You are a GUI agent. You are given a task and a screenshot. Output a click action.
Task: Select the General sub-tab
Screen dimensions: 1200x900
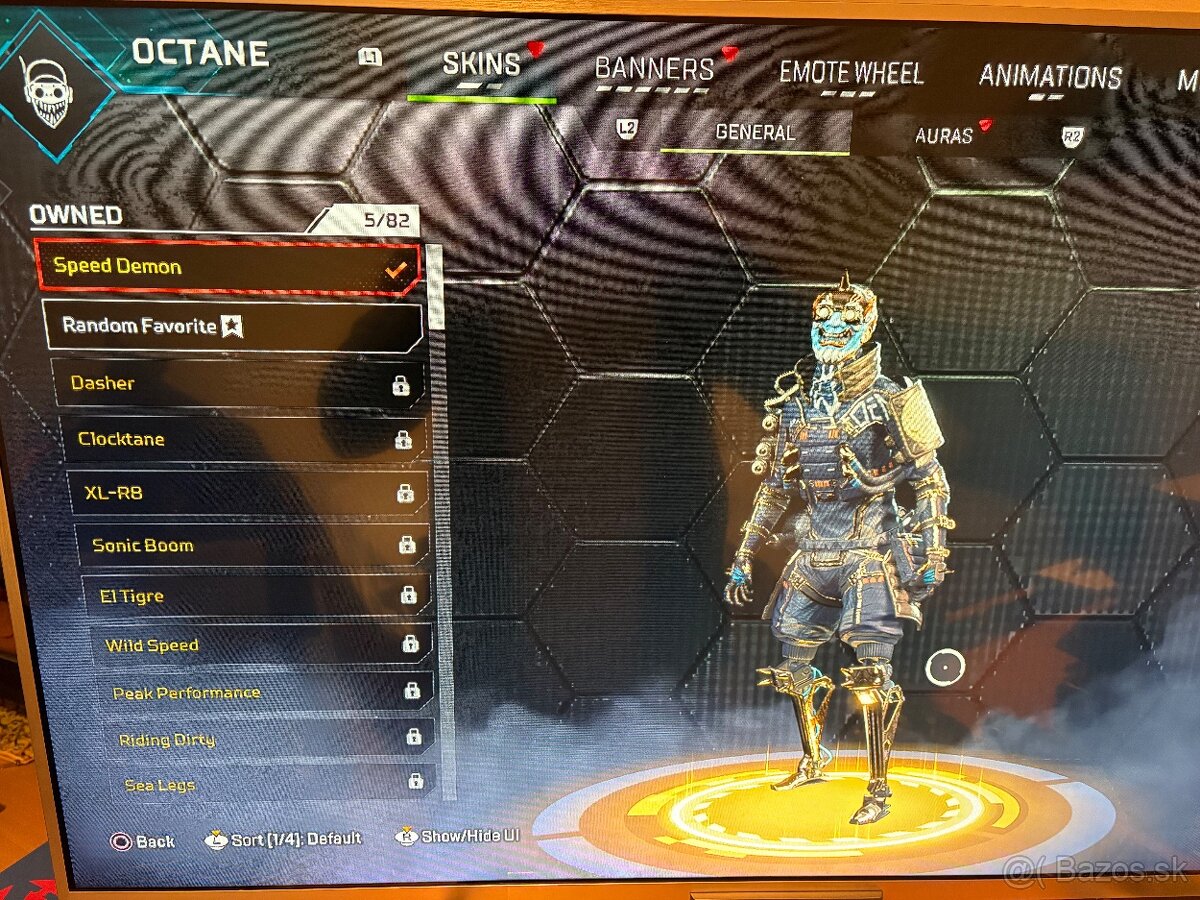(755, 132)
